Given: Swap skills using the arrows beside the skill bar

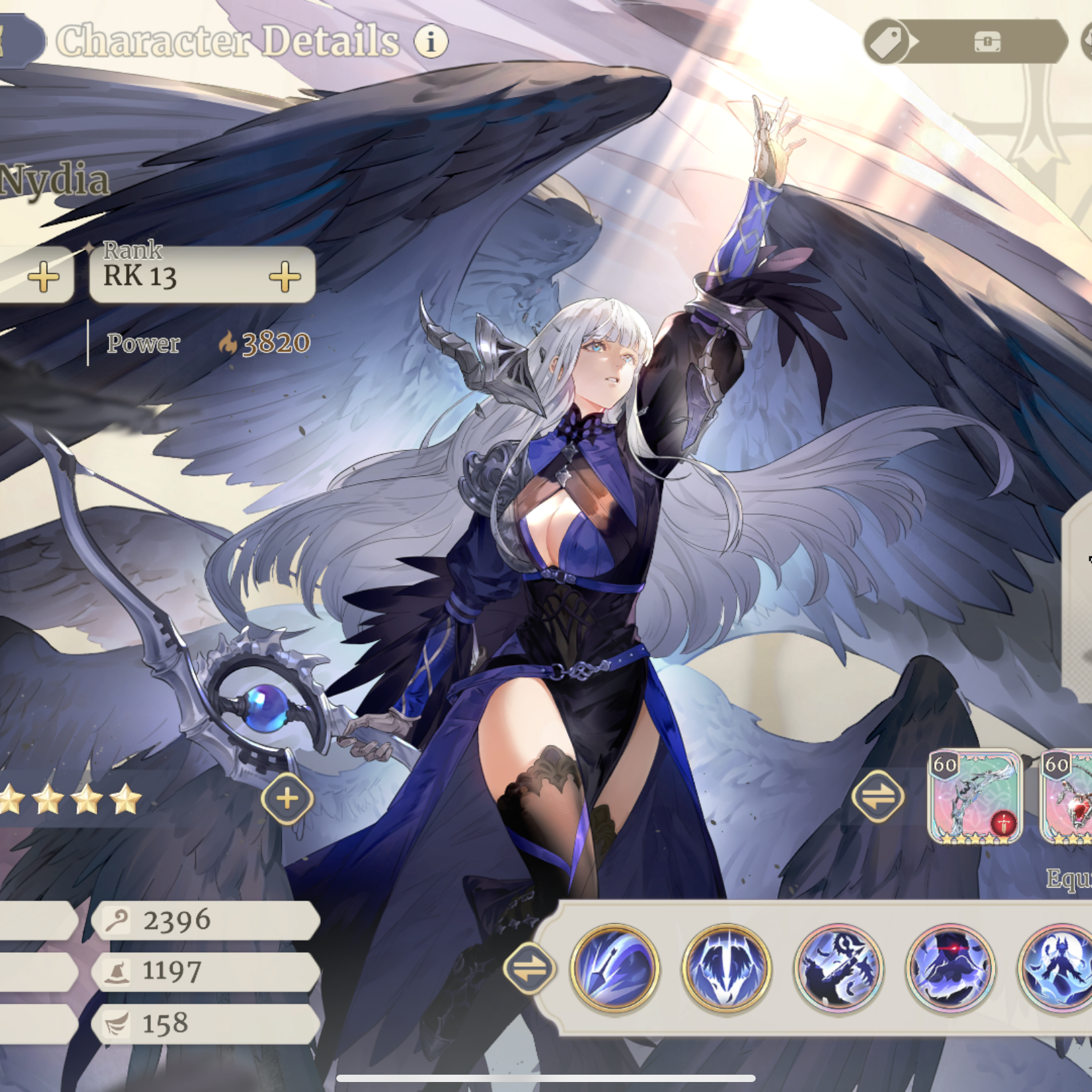Looking at the screenshot, I should pos(529,968).
